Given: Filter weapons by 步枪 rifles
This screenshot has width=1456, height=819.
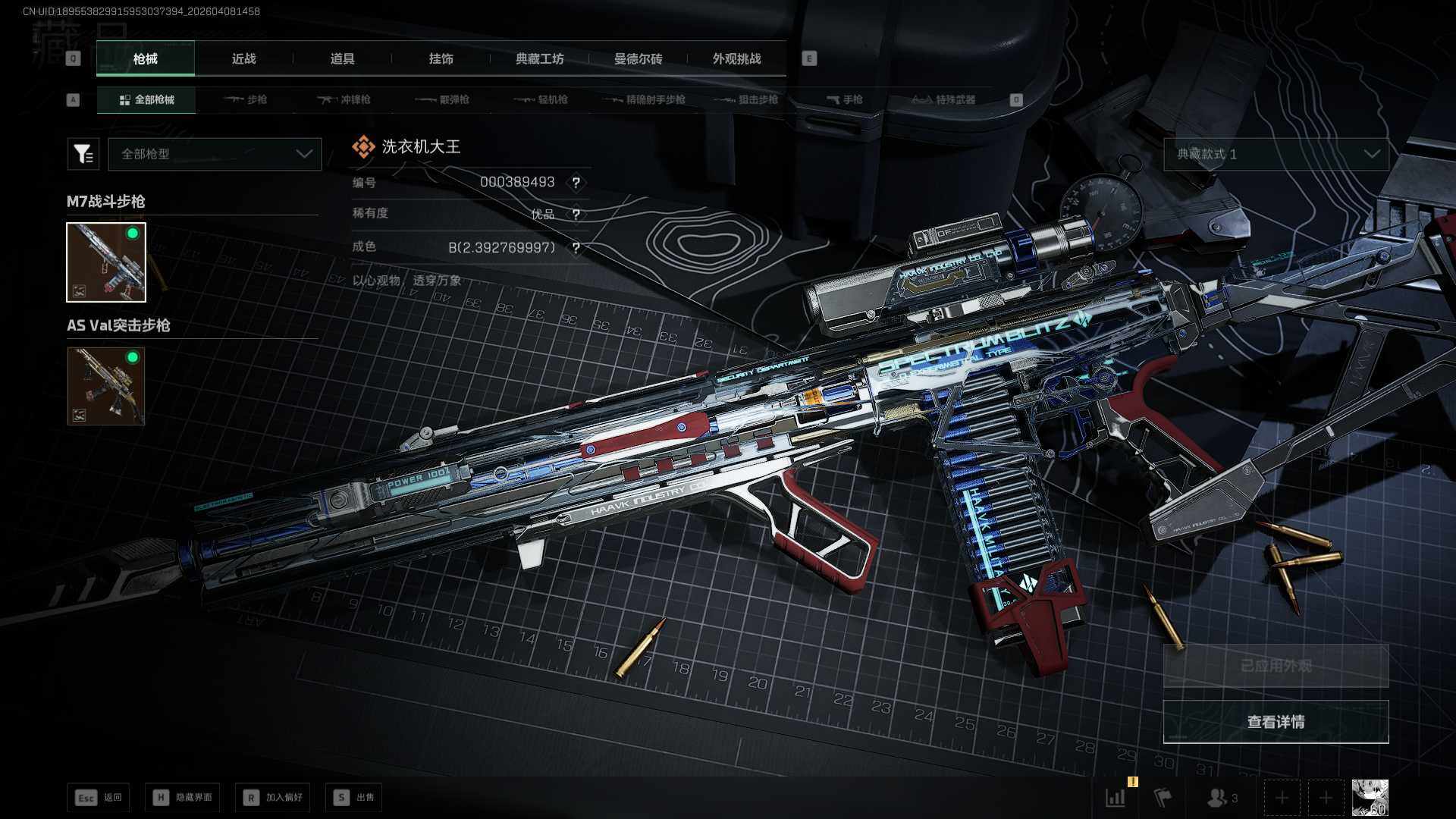Looking at the screenshot, I should point(246,99).
